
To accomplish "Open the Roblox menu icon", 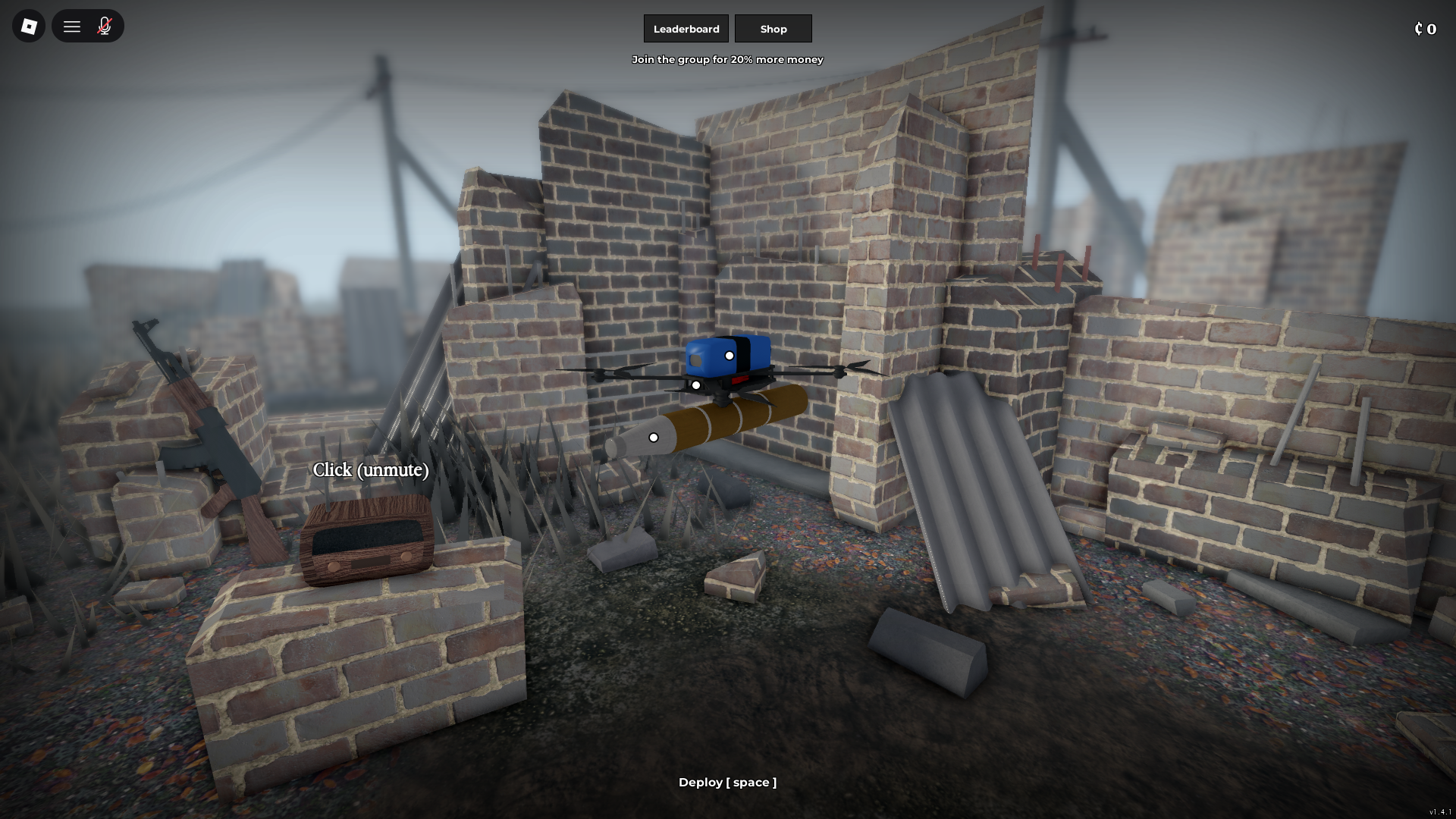I will pyautogui.click(x=28, y=25).
